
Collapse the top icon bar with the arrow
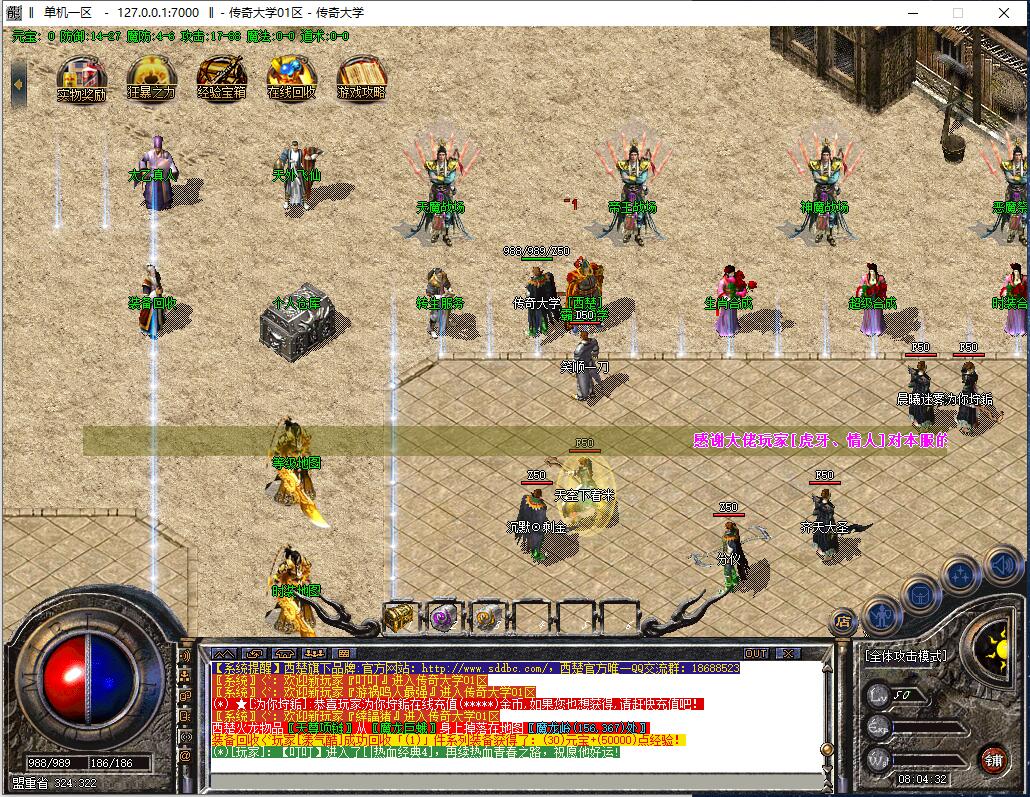coord(18,80)
